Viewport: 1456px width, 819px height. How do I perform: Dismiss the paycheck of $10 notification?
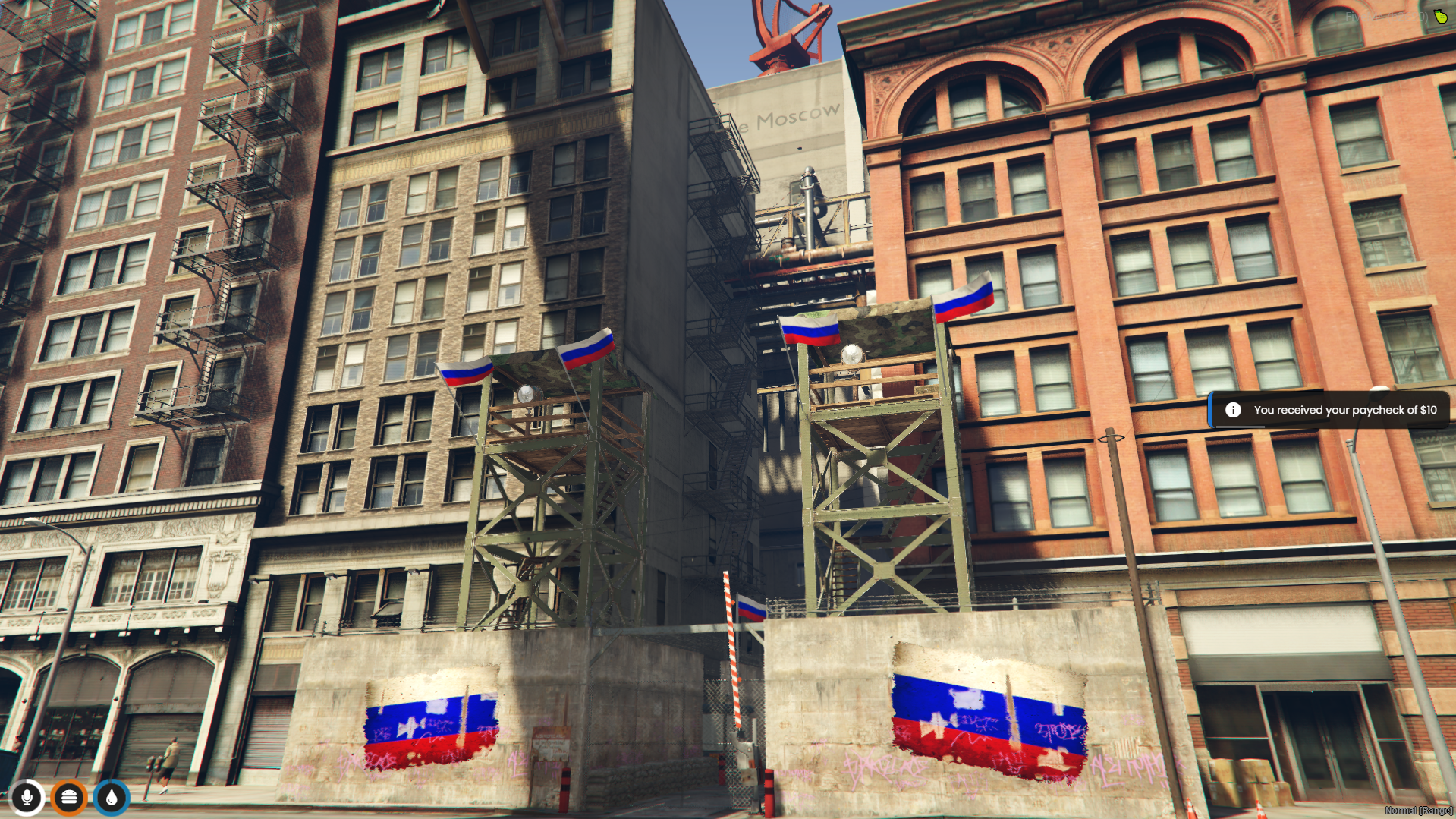[1329, 410]
